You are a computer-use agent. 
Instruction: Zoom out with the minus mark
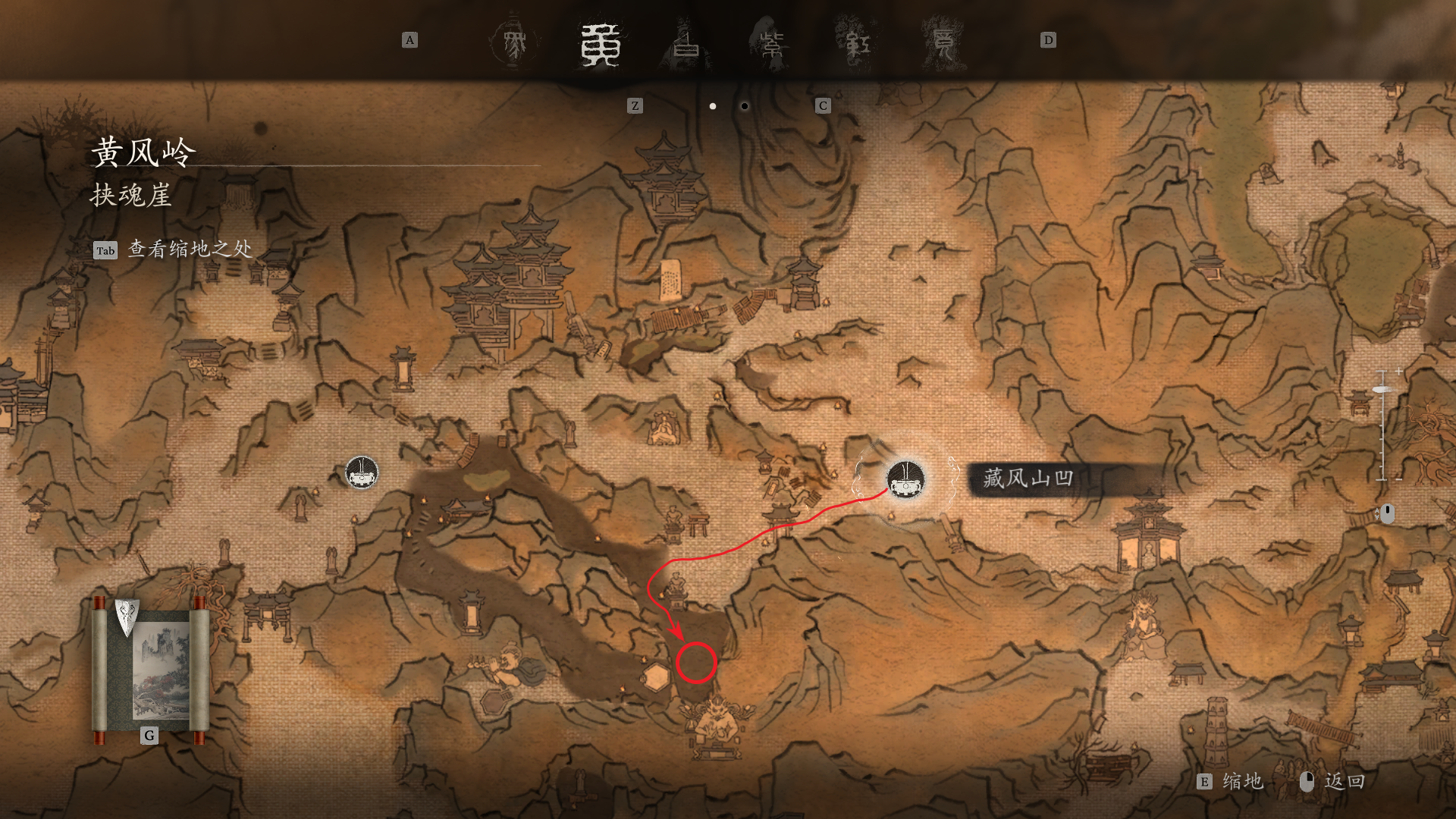click(x=1398, y=479)
